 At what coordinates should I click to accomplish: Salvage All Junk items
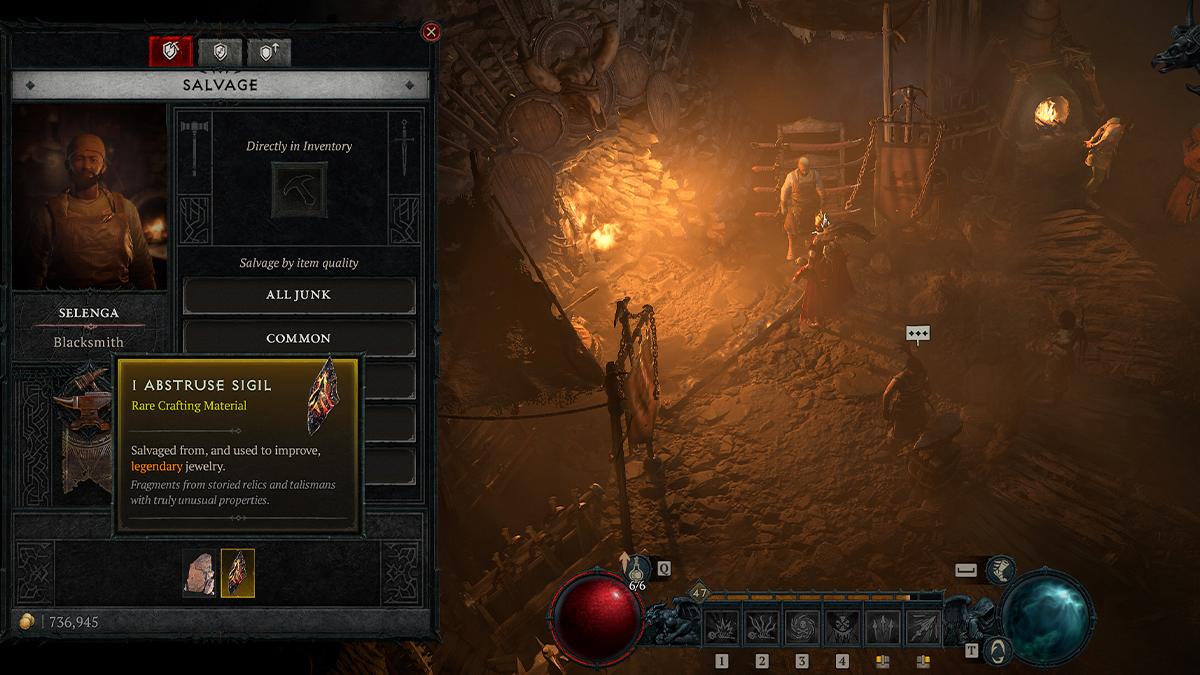(x=299, y=295)
